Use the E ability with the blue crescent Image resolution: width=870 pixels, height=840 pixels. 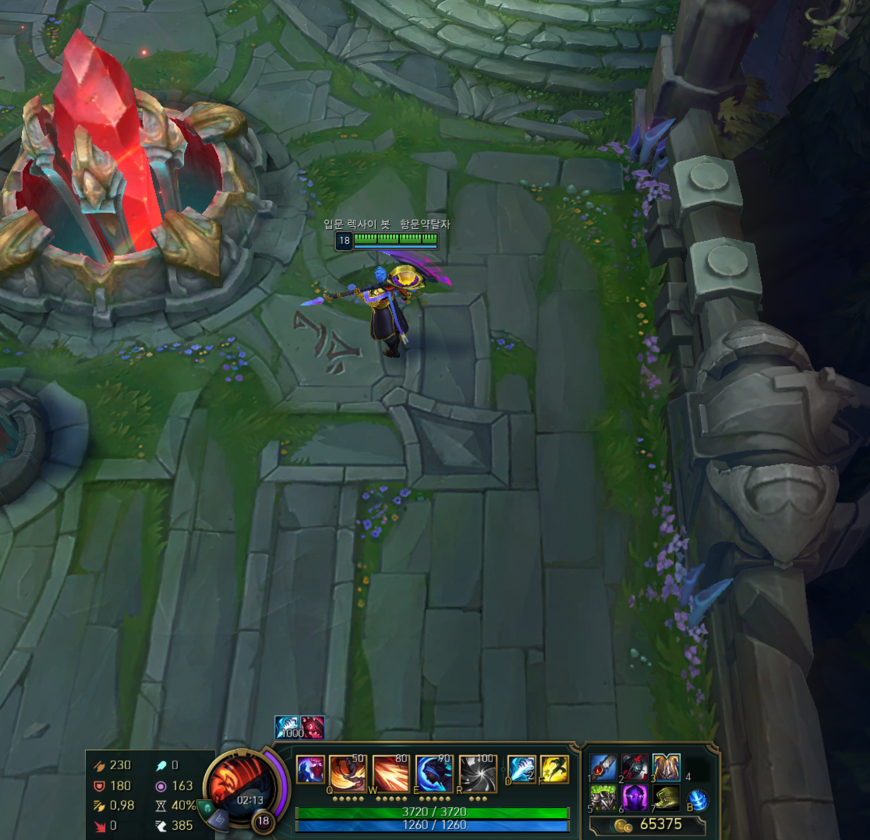[434, 773]
